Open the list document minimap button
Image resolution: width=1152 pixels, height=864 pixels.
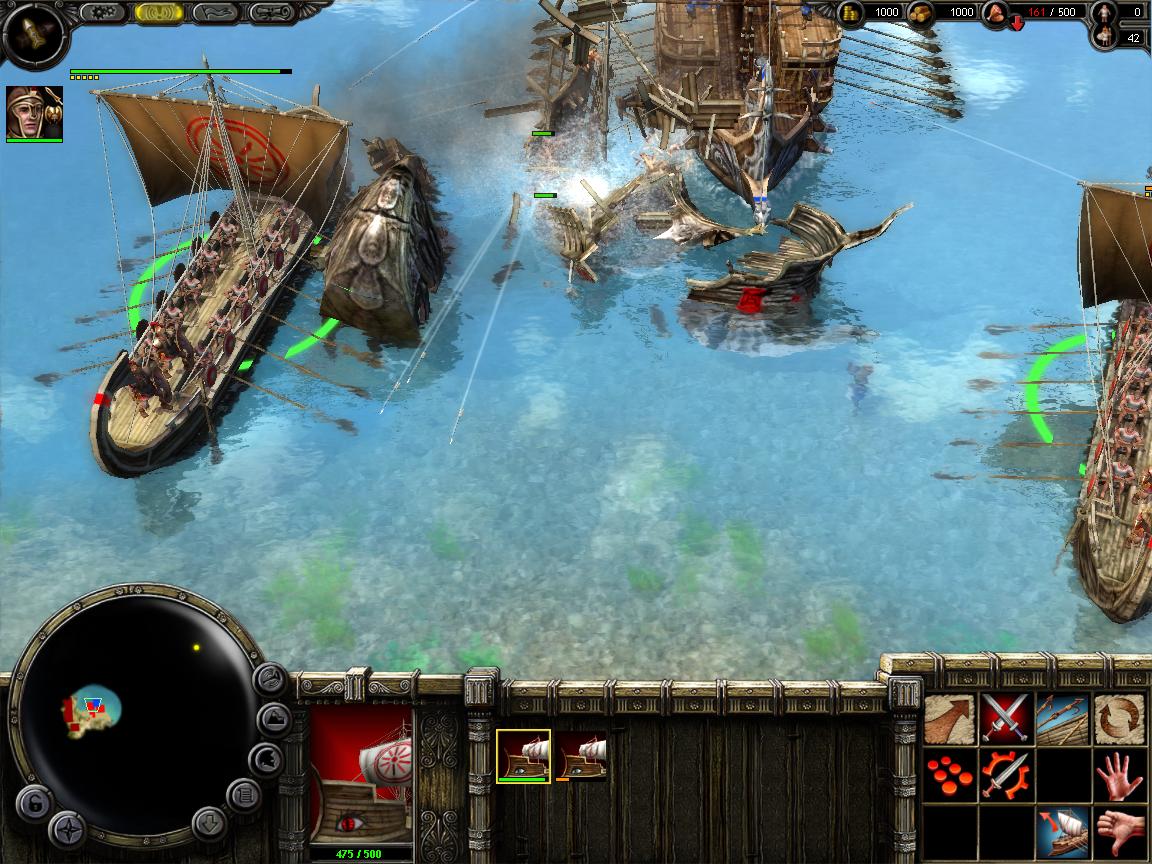[x=243, y=796]
